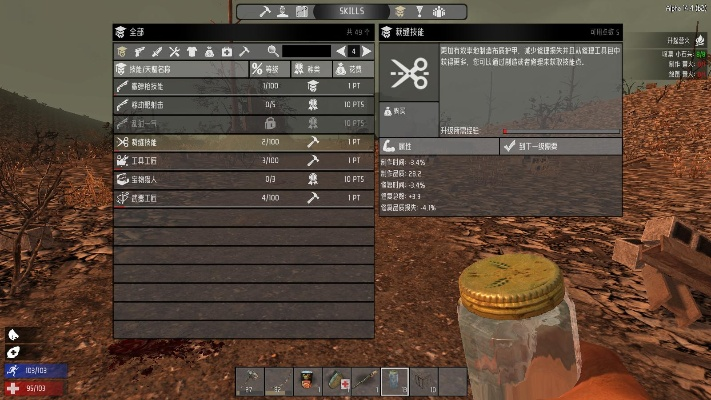Select the first aid bandage slot

click(337, 381)
